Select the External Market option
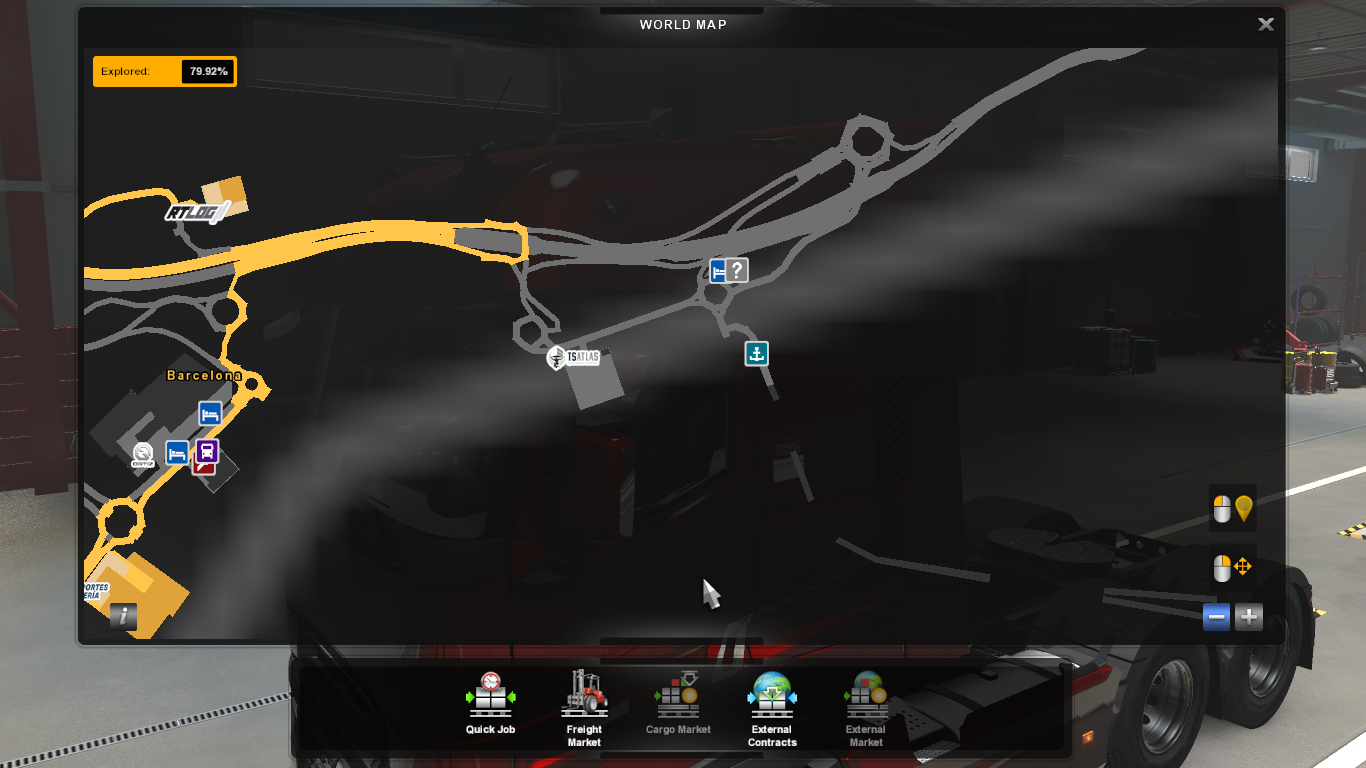 (866, 708)
